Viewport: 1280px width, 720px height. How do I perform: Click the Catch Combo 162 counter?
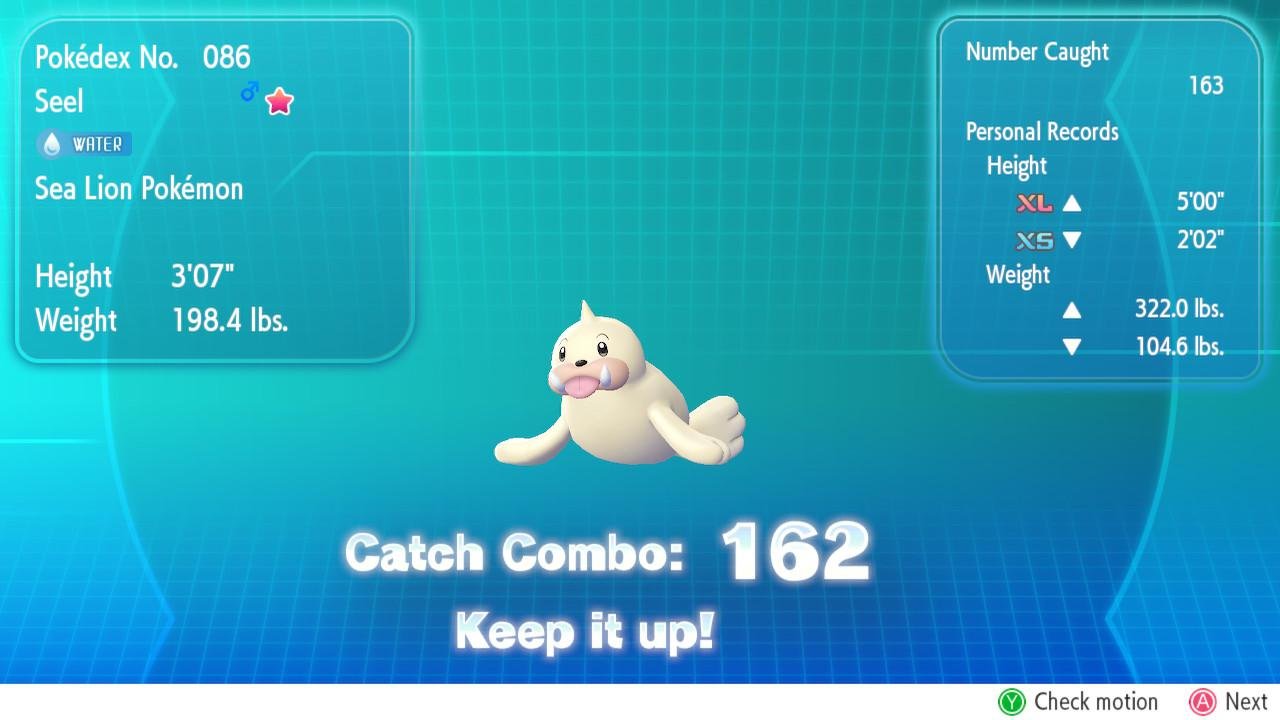click(608, 552)
